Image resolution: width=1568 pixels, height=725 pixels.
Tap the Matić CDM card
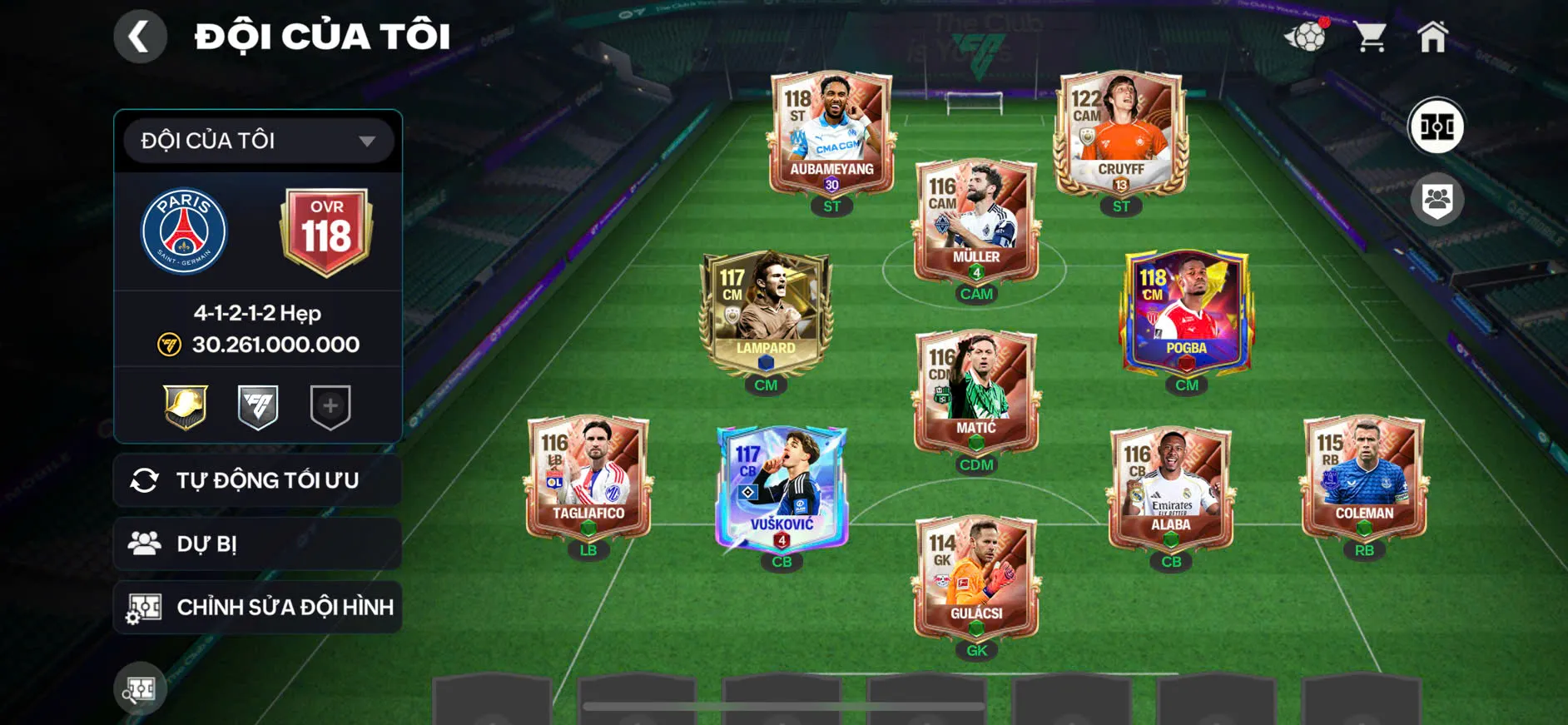975,391
